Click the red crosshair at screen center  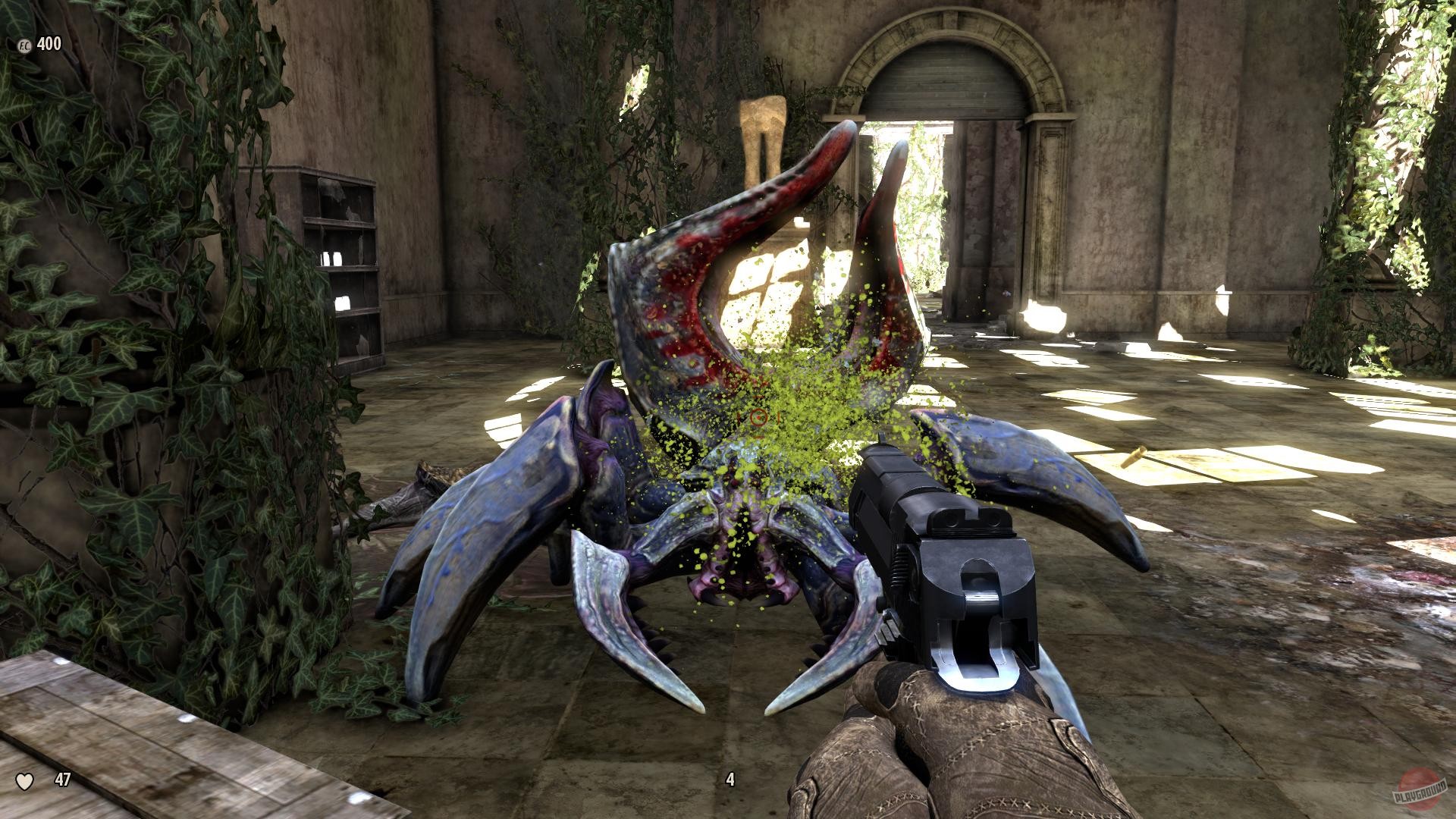(x=758, y=416)
